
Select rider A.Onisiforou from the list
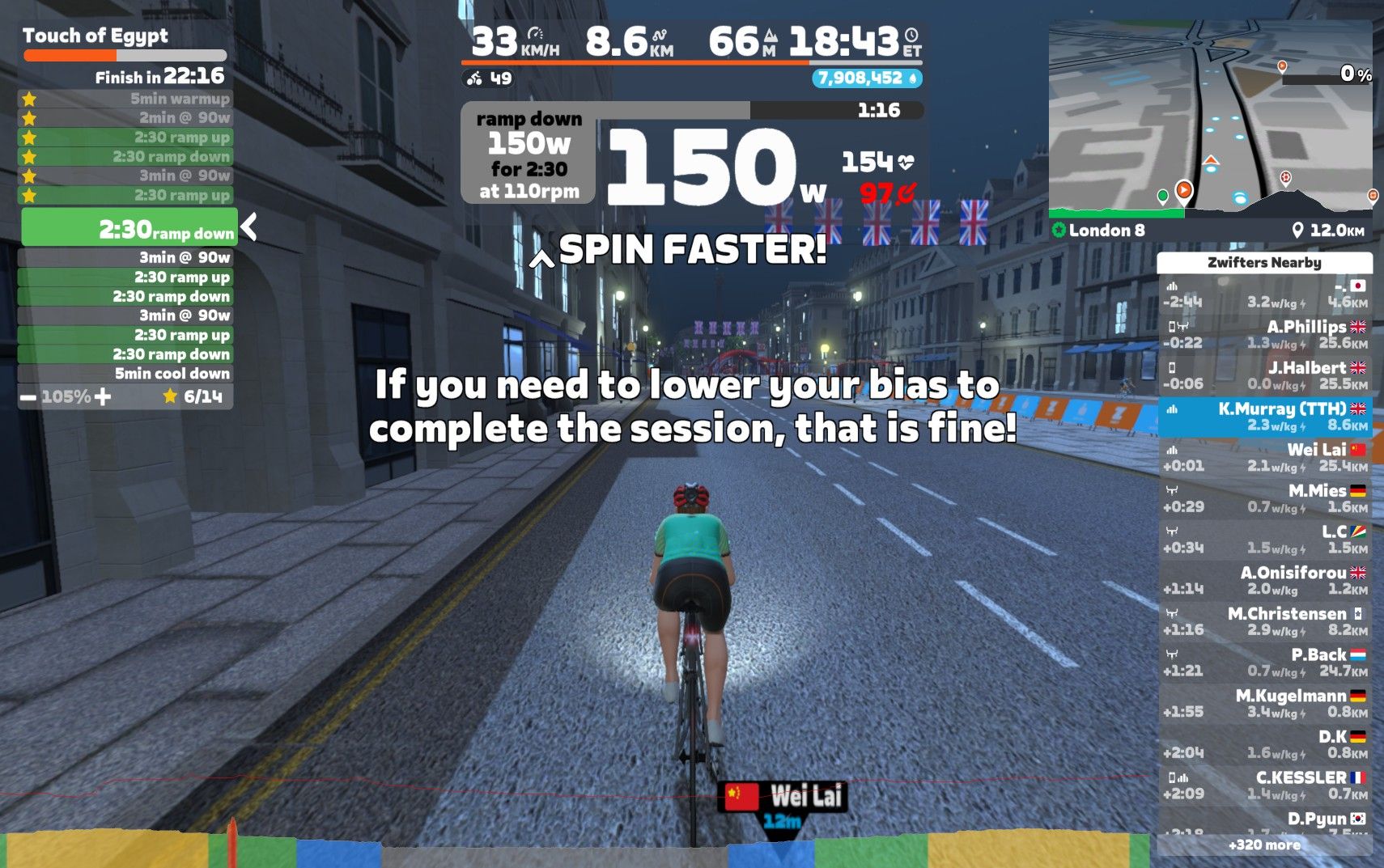(1264, 580)
